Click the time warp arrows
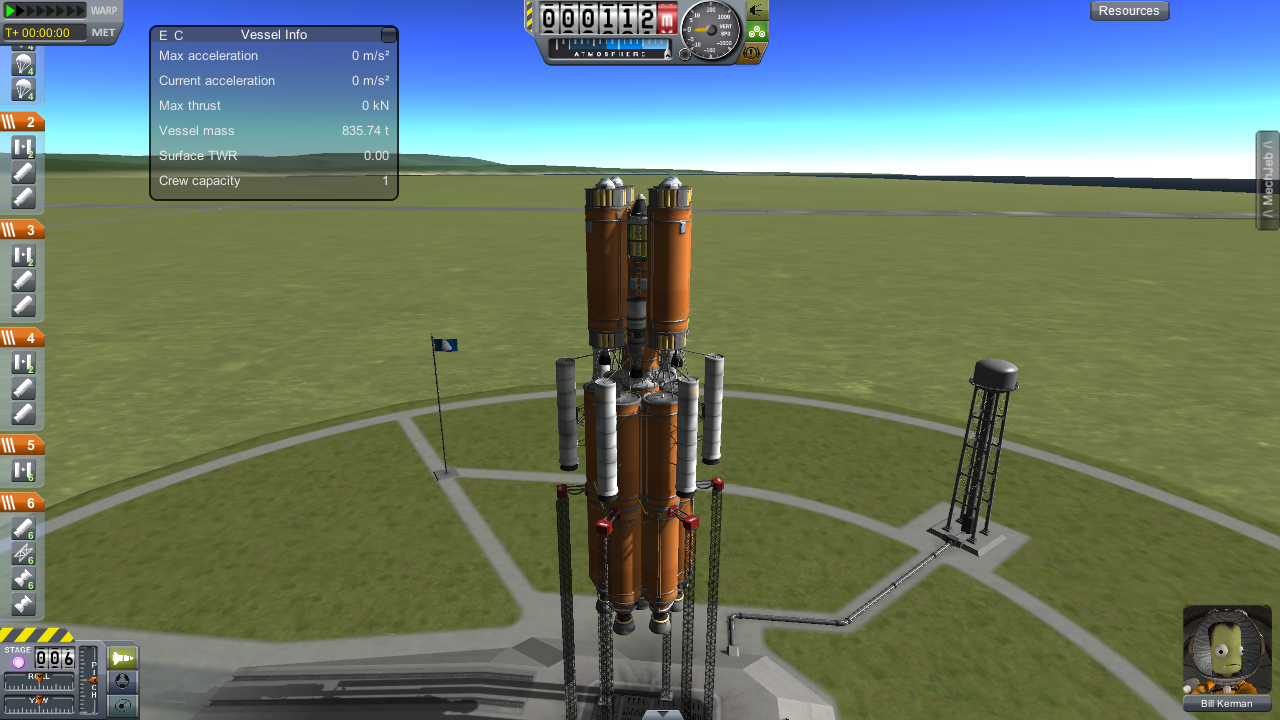This screenshot has width=1280, height=720. 45,11
